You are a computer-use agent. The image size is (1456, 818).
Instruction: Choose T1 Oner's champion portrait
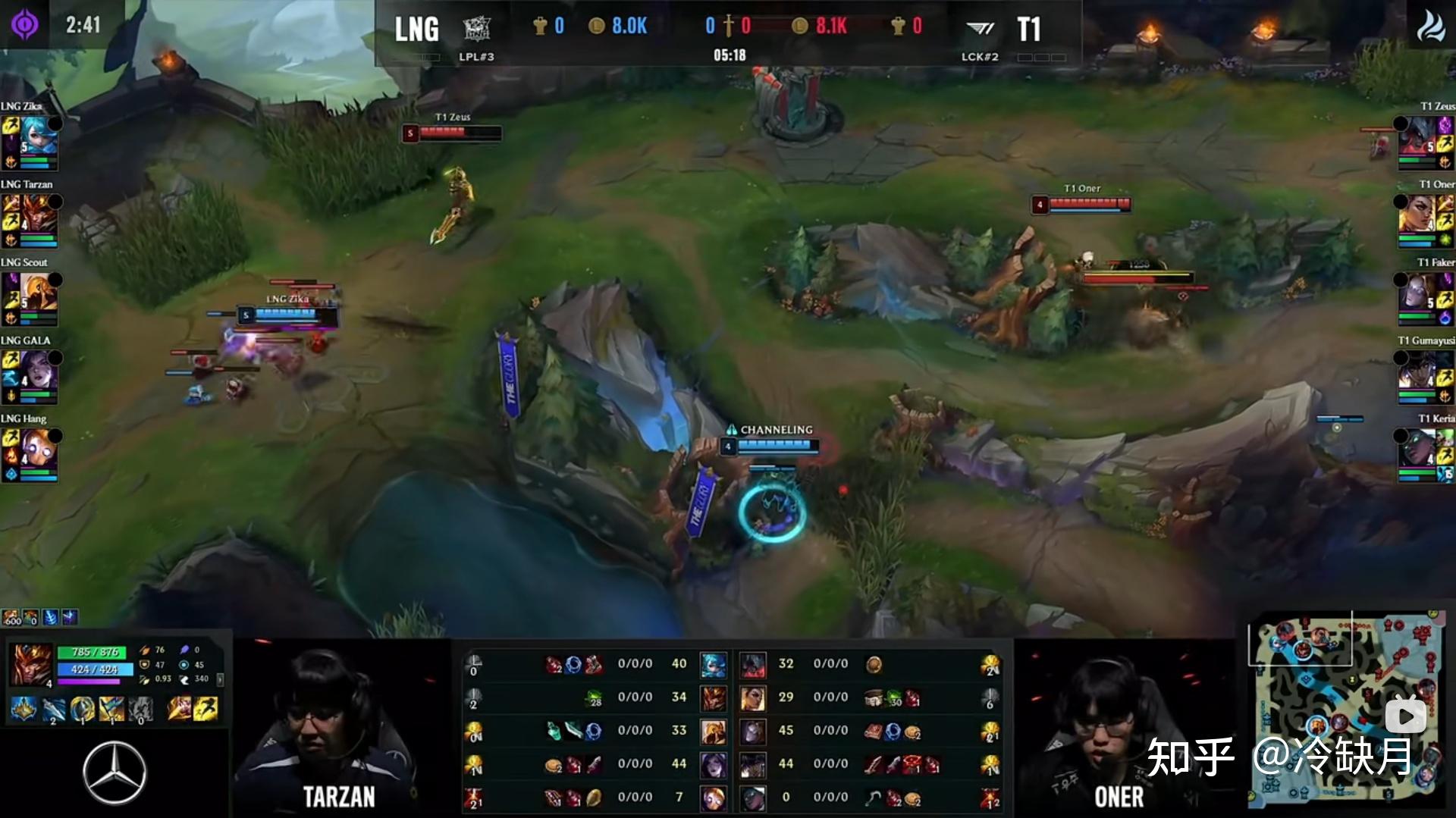[x=1417, y=213]
